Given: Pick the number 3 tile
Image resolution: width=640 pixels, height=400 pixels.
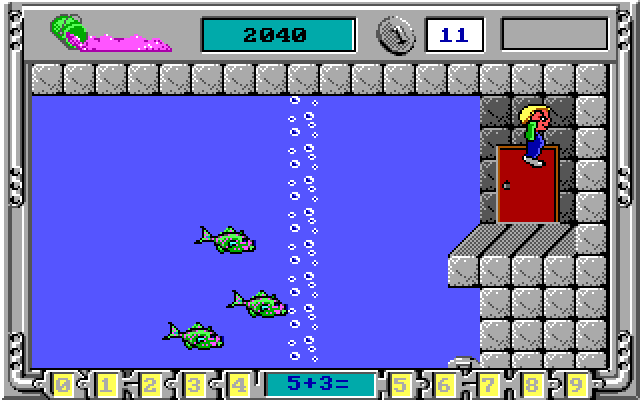Looking at the screenshot, I should tap(195, 384).
